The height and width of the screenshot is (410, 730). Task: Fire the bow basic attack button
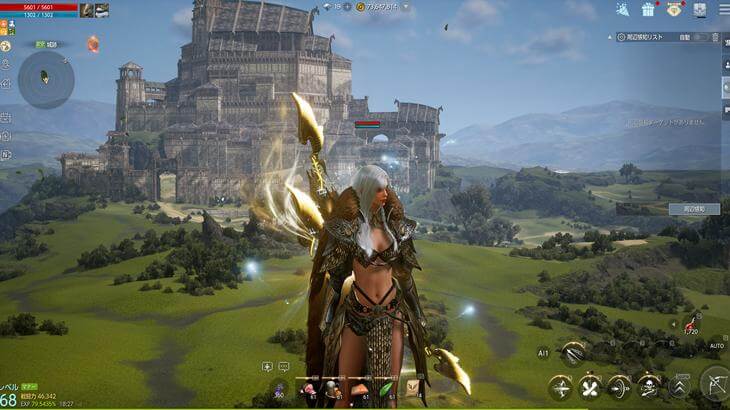pos(714,382)
